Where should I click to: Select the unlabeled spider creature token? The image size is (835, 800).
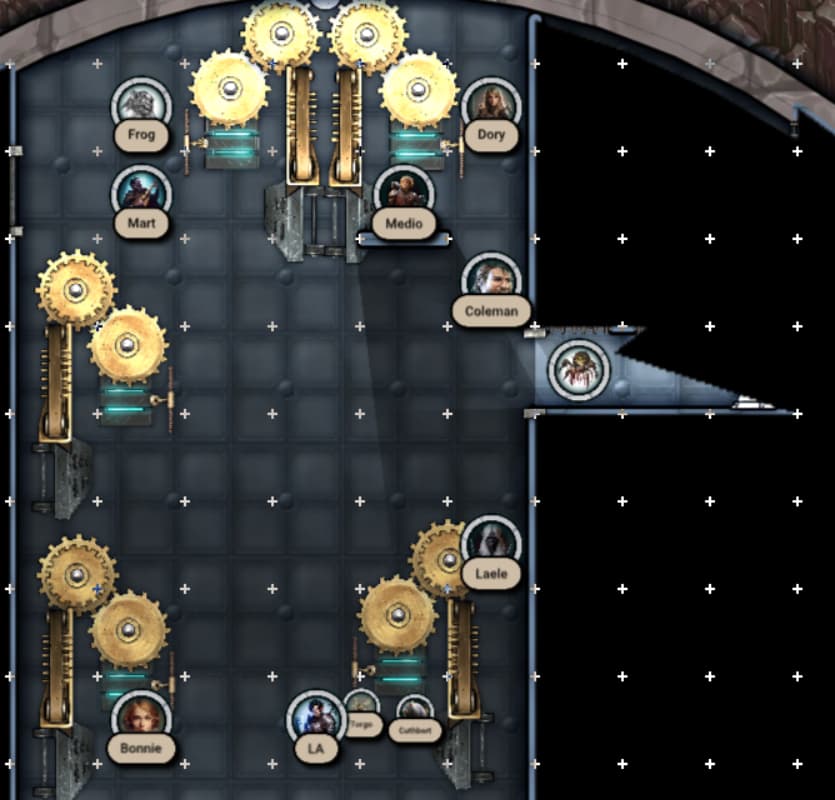579,368
